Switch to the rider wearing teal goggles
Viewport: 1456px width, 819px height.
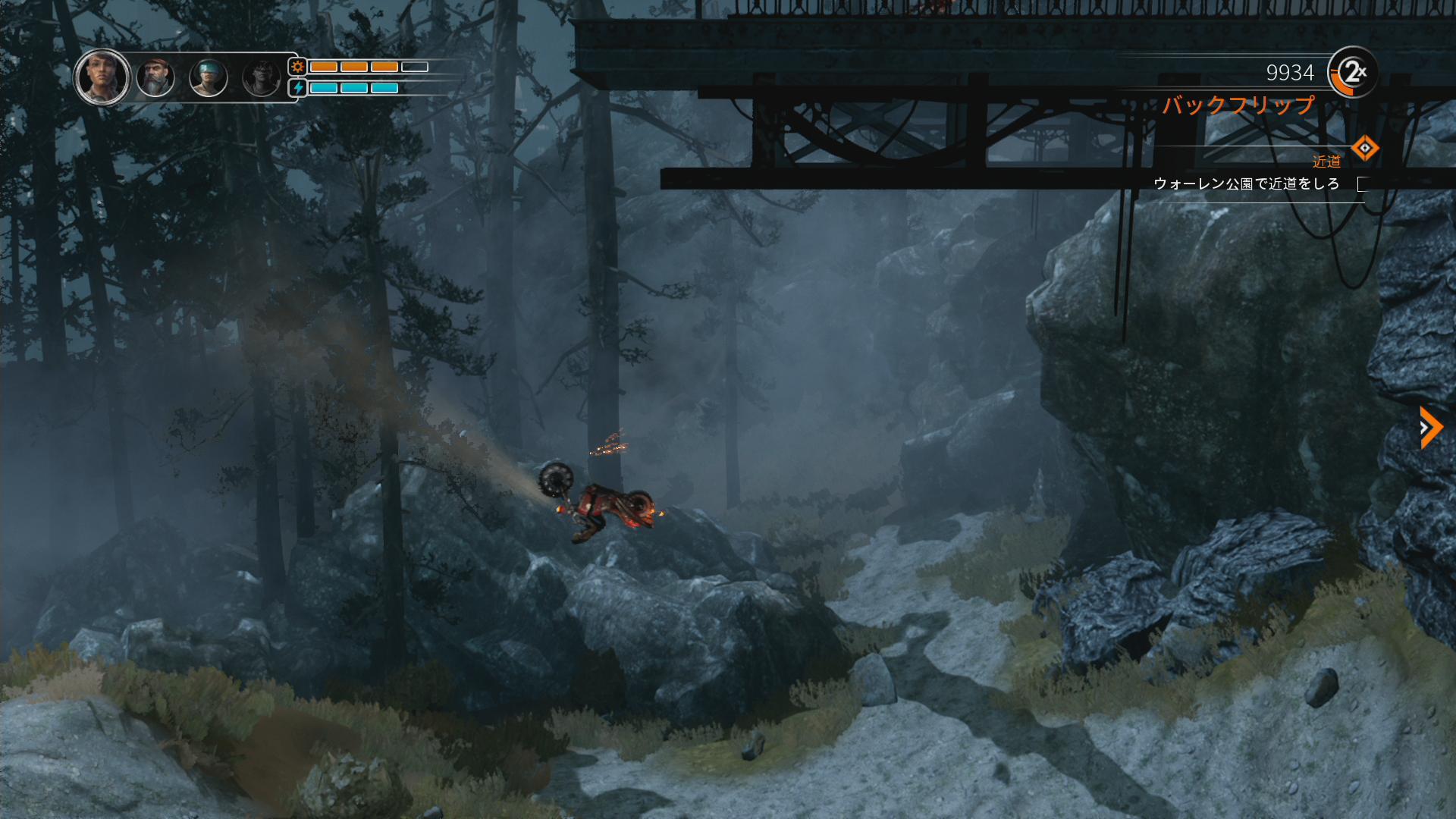pos(209,77)
